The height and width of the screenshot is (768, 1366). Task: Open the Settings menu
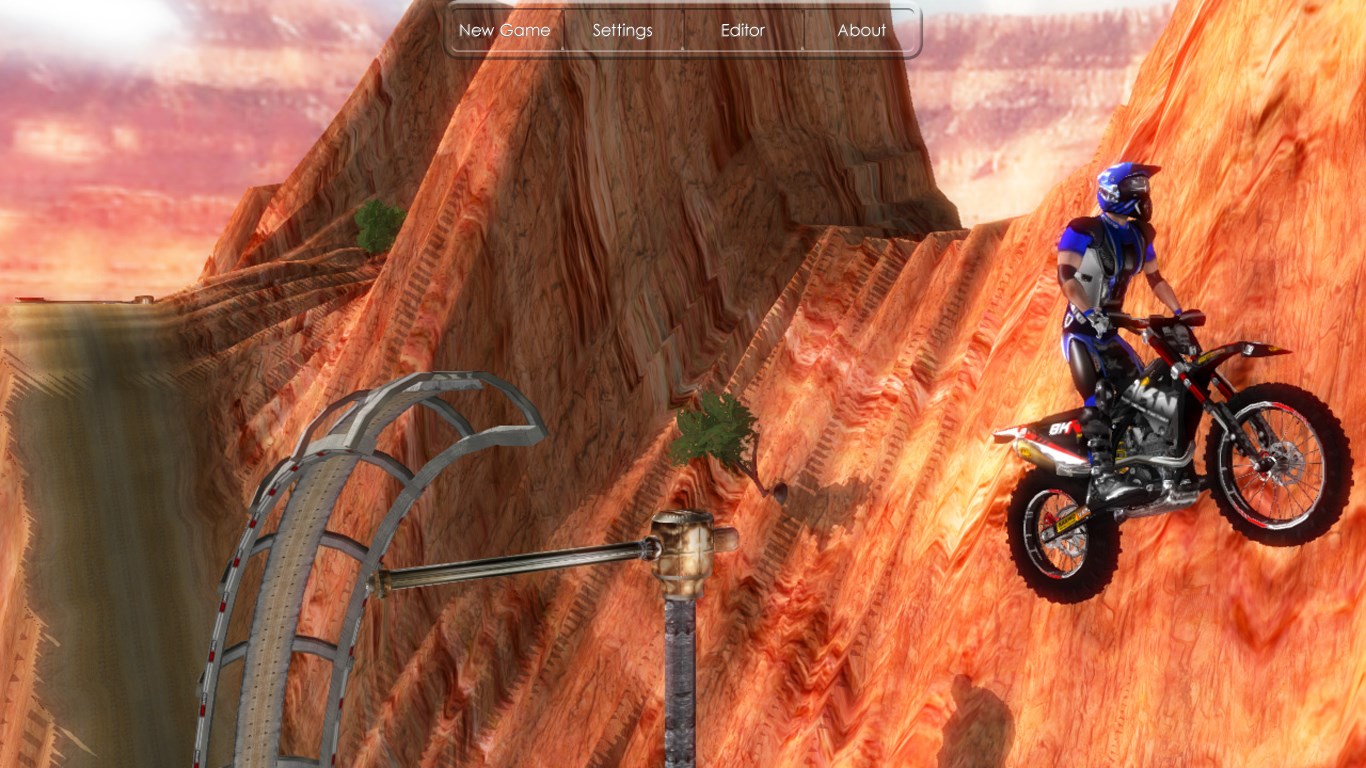(622, 30)
